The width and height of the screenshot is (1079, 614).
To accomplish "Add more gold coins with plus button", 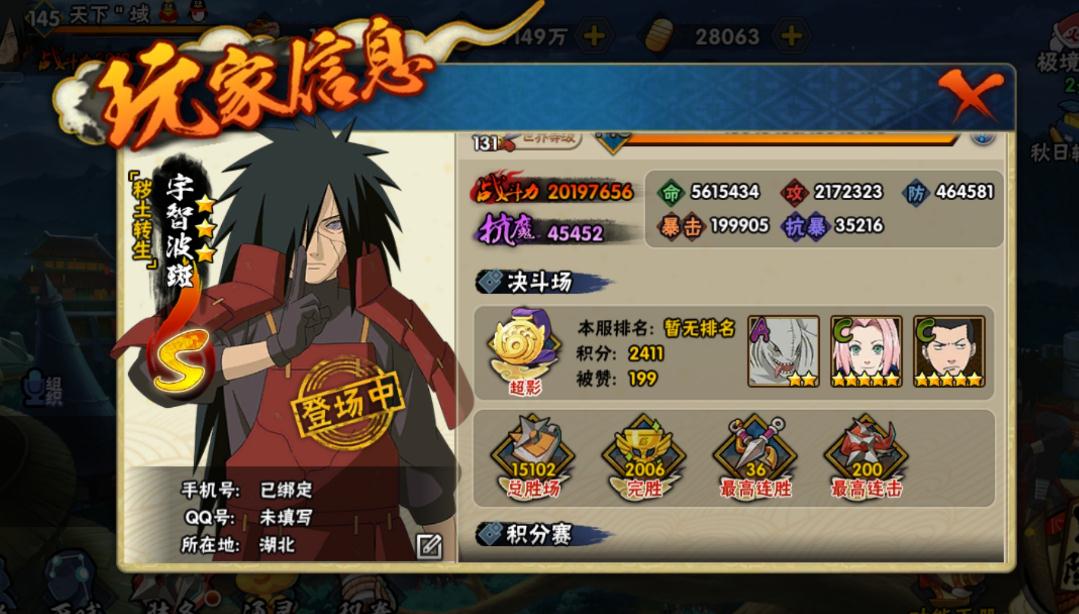I will point(791,37).
